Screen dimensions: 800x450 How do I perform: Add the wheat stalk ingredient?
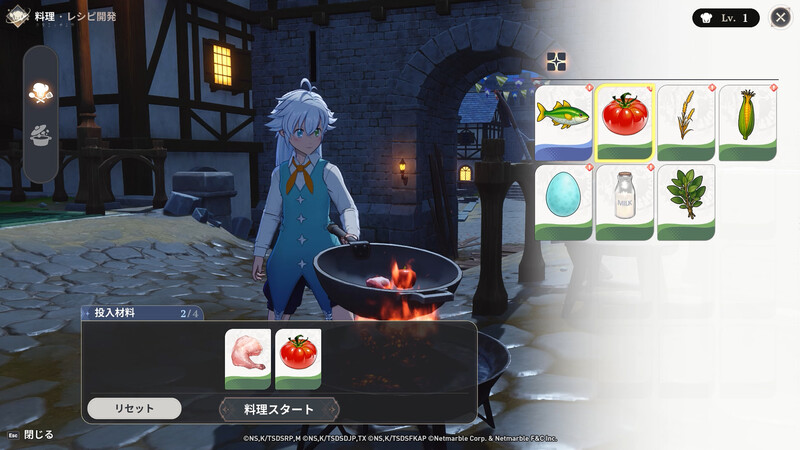point(686,122)
